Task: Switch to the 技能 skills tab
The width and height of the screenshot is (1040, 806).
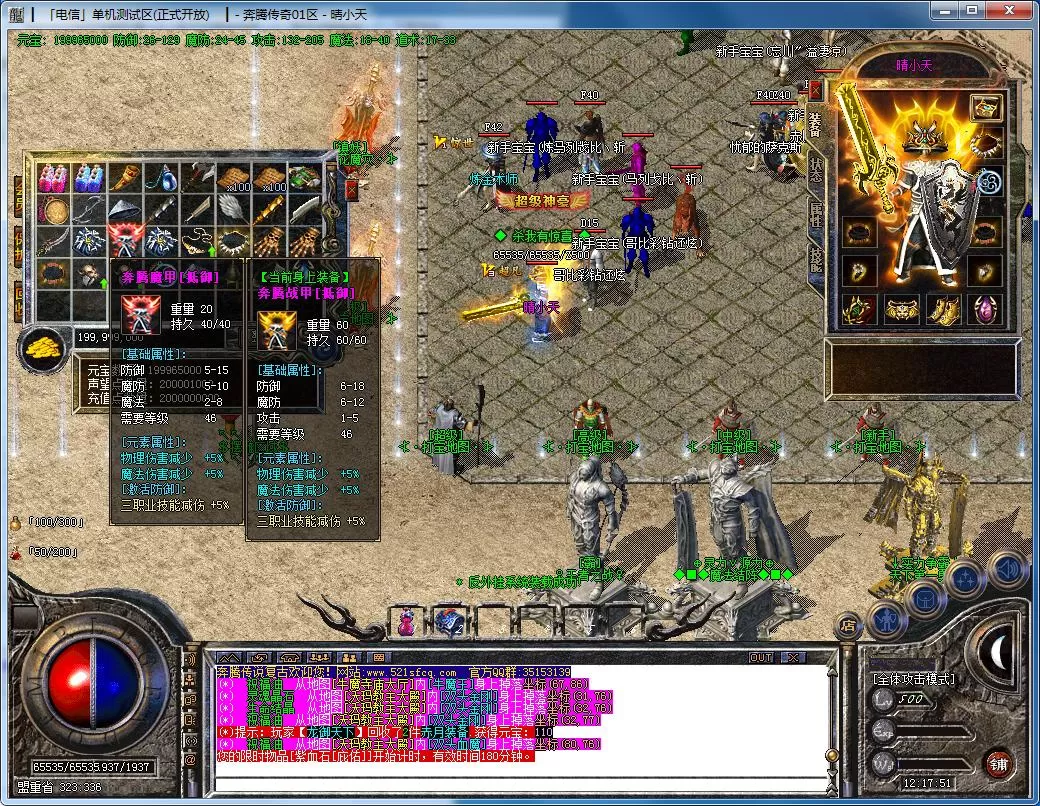Action: 815,258
